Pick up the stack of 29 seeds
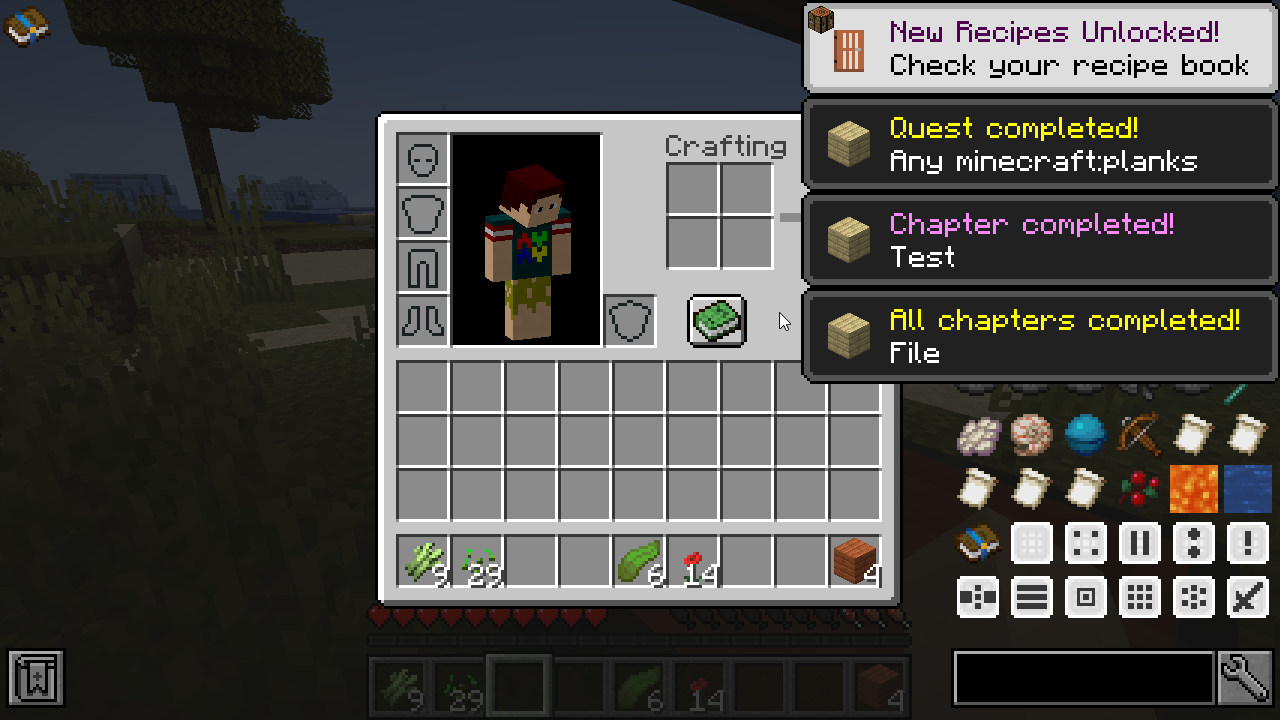Screen dimensions: 1280x720 [x=477, y=560]
